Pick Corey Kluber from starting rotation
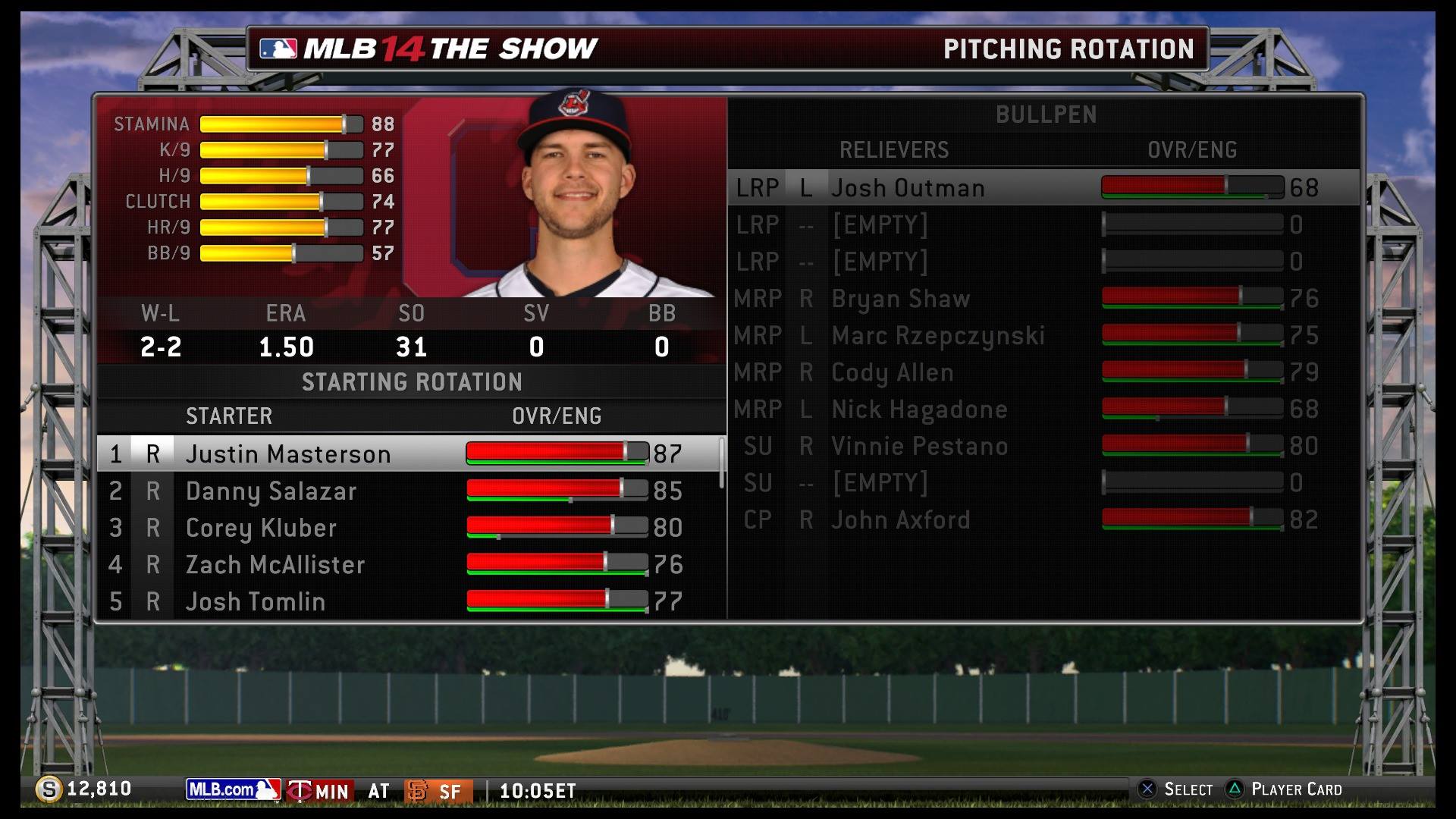This screenshot has width=1456, height=819. (x=261, y=528)
